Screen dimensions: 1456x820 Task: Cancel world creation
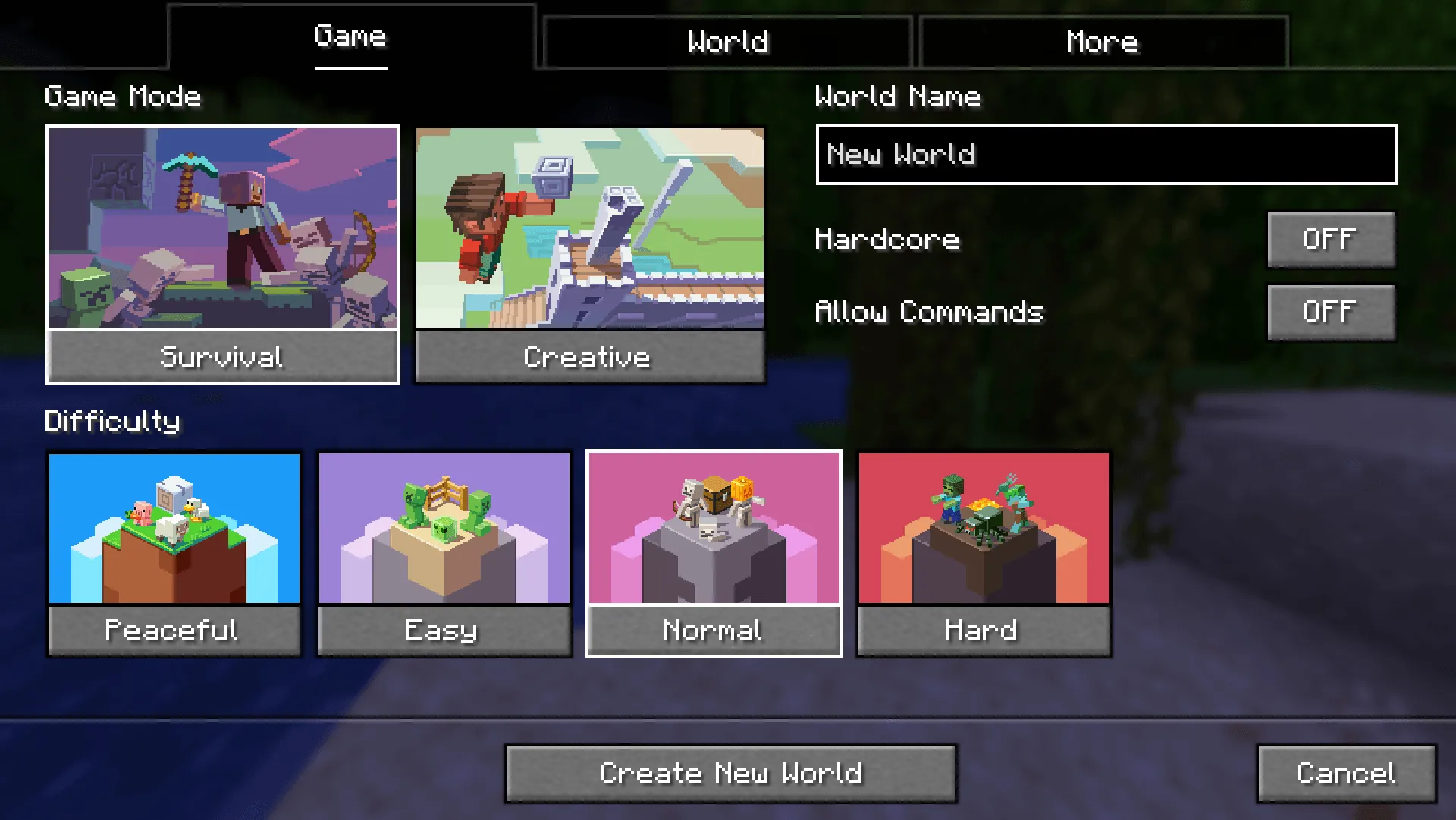1345,772
